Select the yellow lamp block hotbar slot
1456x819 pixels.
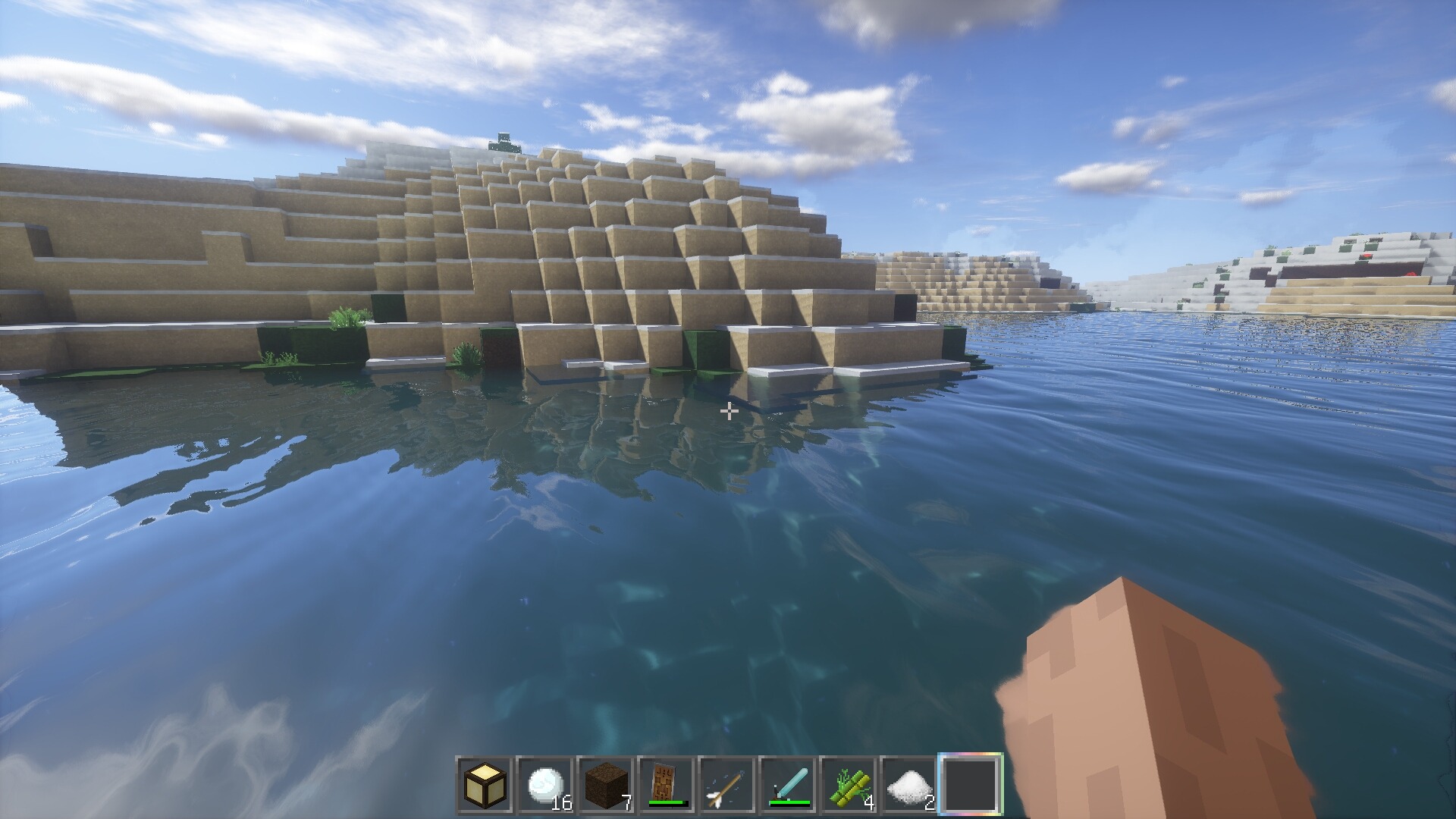coord(485,785)
